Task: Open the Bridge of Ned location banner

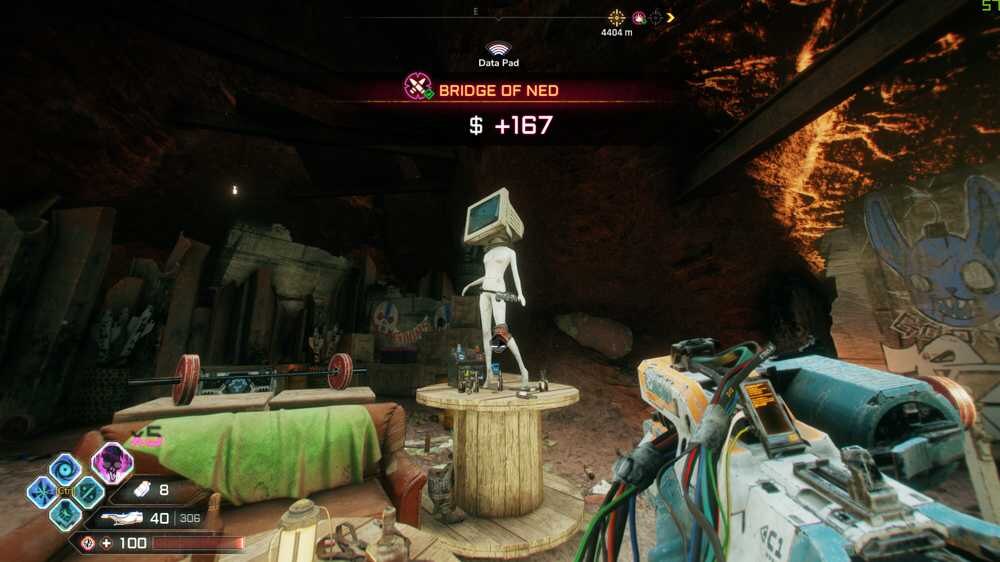Action: coord(497,90)
